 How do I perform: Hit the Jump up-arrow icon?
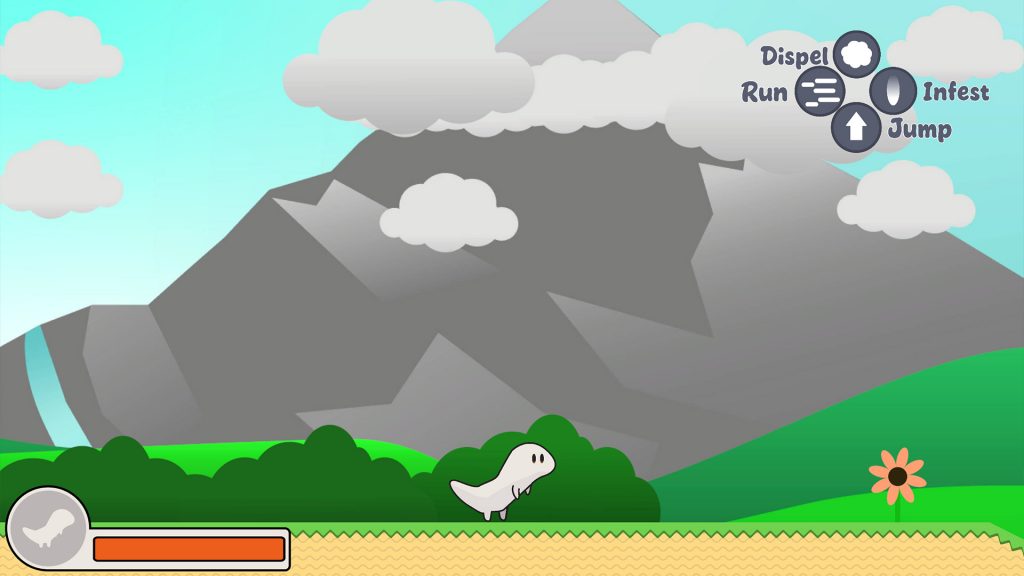click(x=856, y=128)
